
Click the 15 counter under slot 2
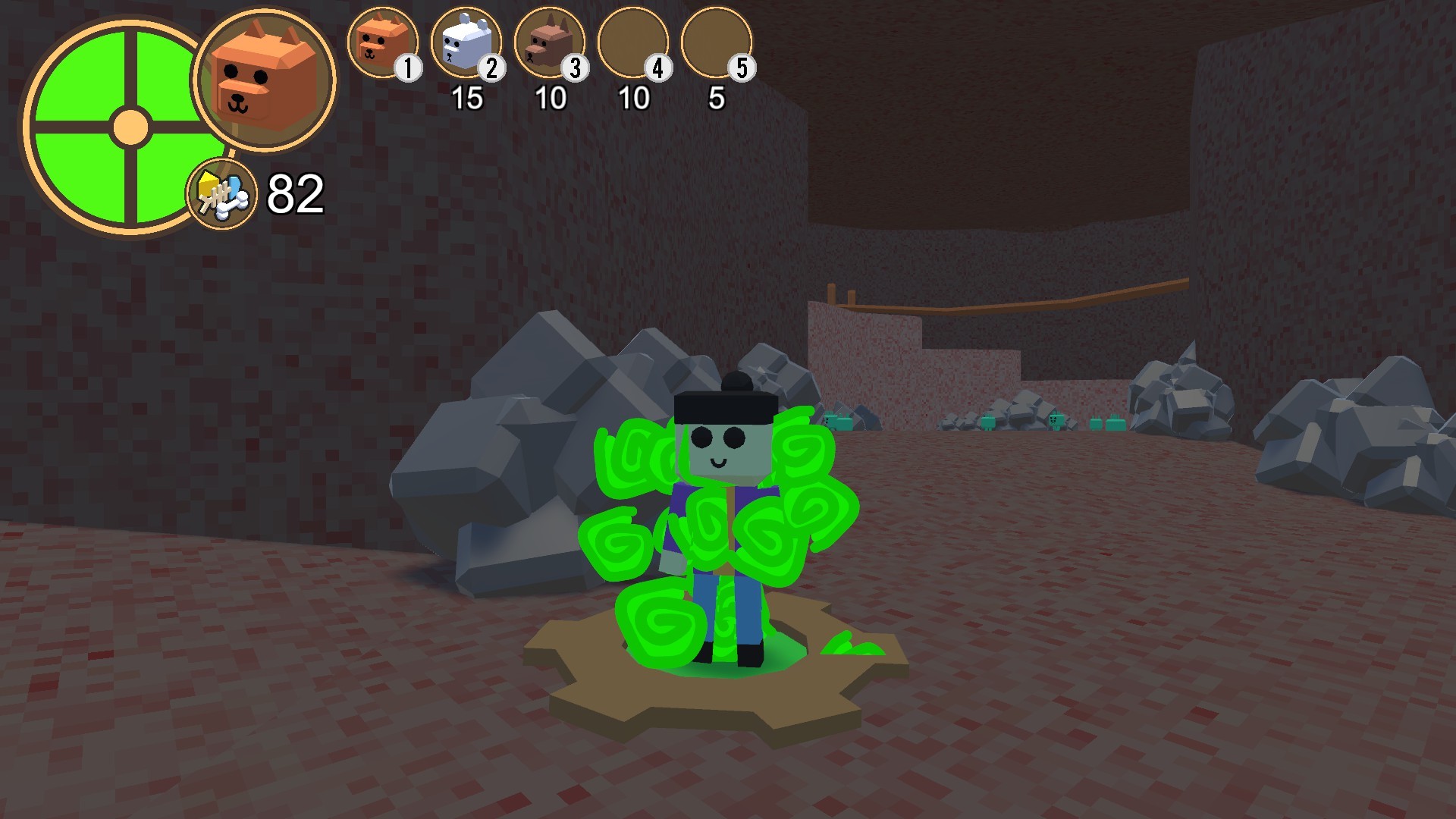tap(468, 97)
